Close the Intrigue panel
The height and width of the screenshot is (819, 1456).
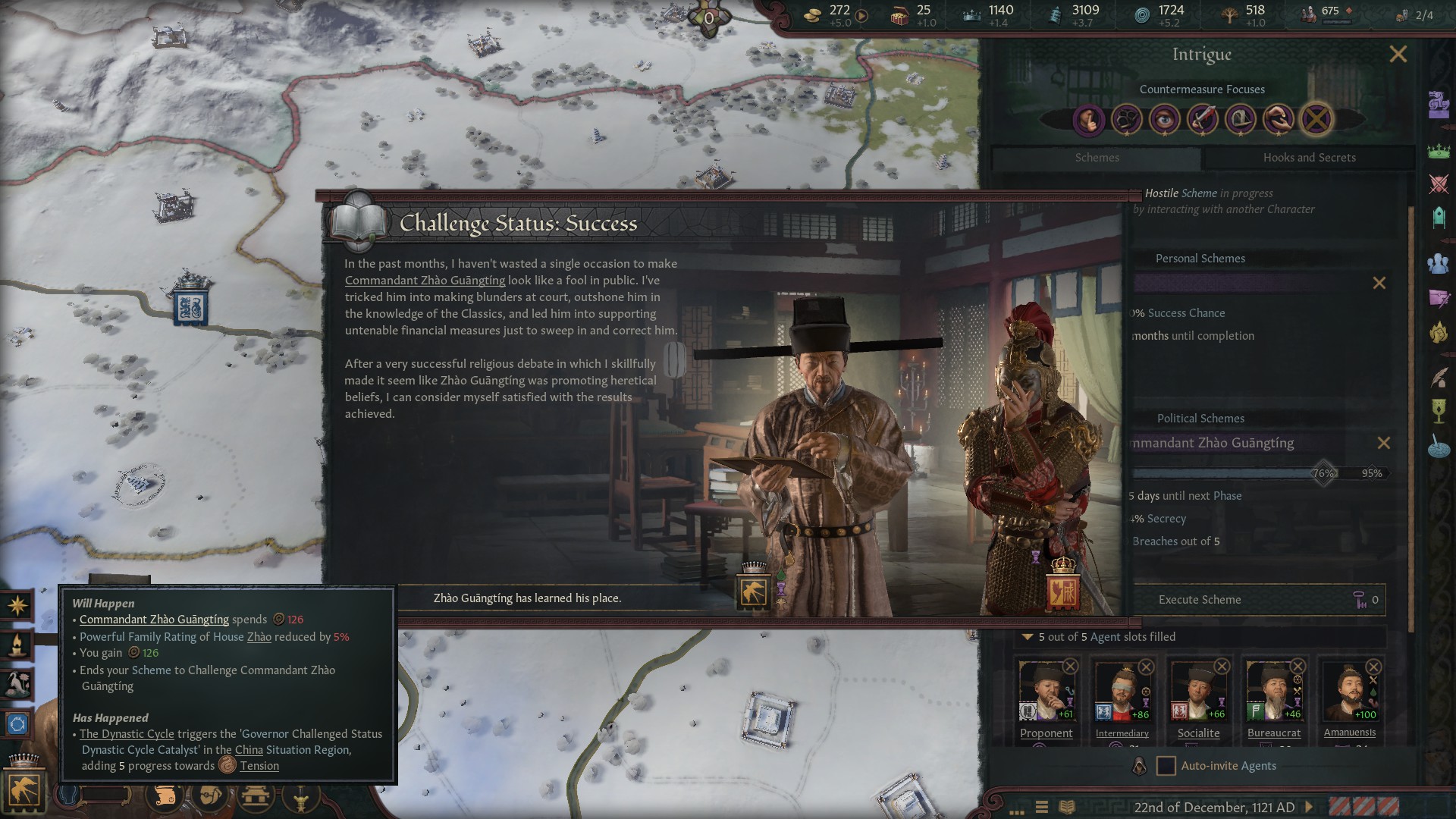click(x=1398, y=55)
